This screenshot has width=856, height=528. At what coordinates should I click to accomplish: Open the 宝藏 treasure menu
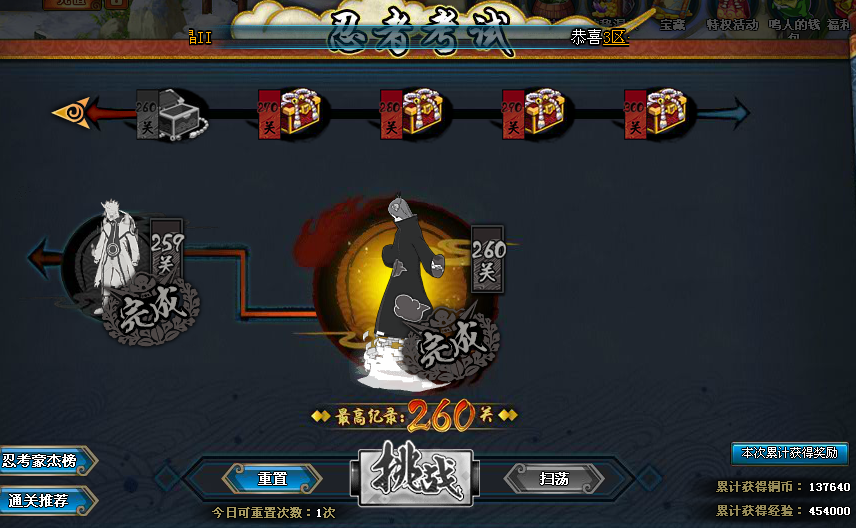pyautogui.click(x=672, y=25)
